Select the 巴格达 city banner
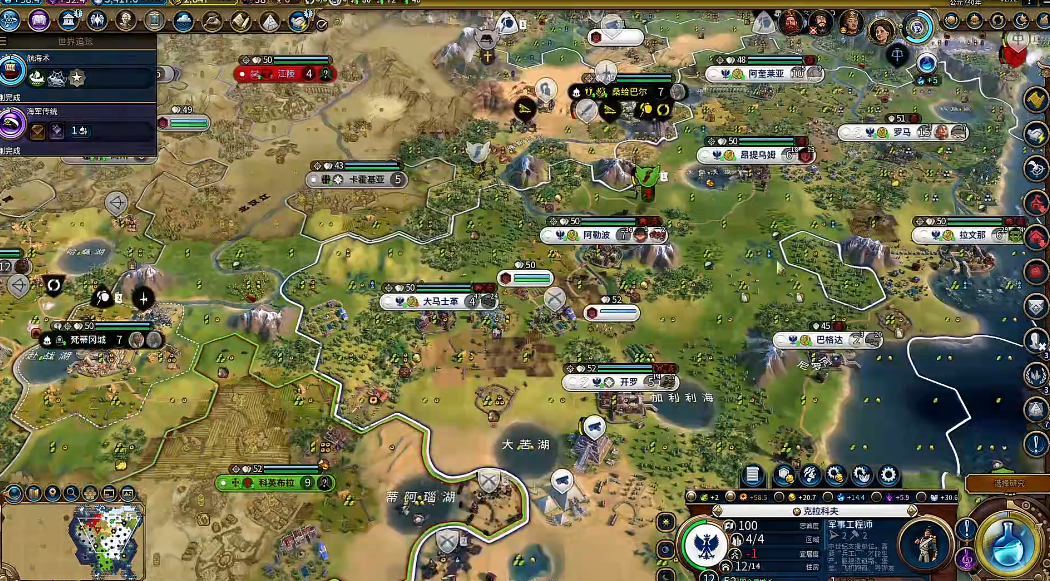Screen dimensions: 1050x581 828,340
